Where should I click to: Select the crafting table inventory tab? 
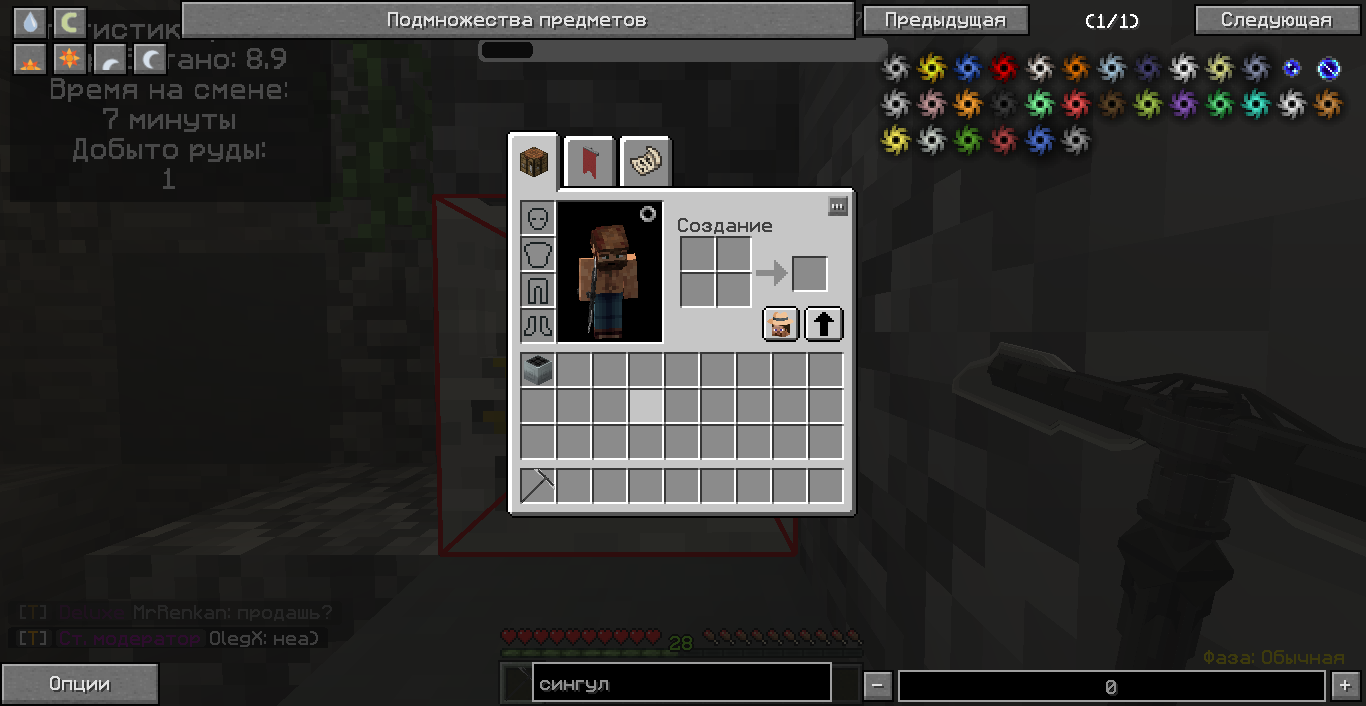pyautogui.click(x=534, y=161)
